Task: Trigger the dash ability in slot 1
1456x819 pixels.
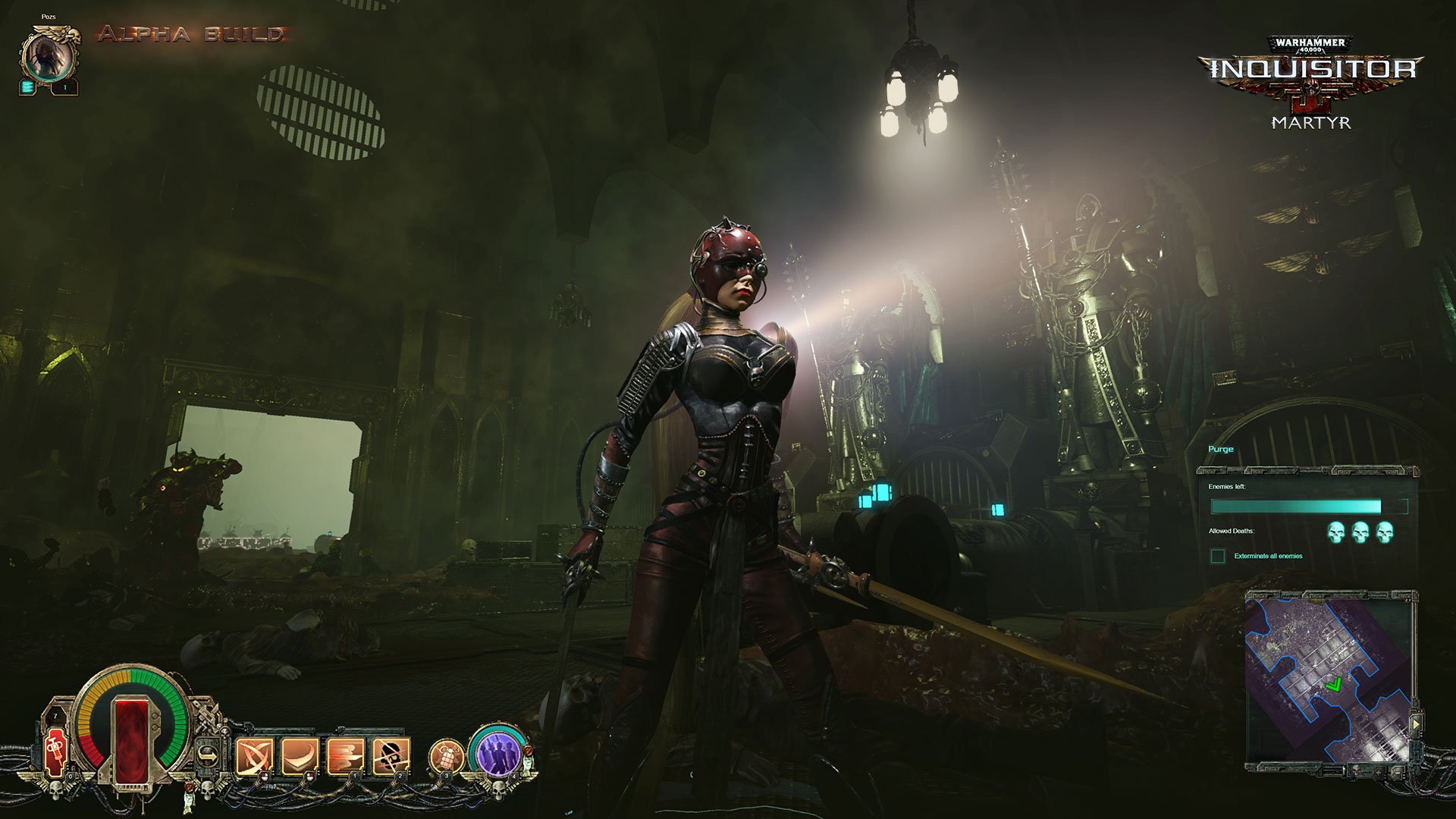Action: pyautogui.click(x=345, y=755)
